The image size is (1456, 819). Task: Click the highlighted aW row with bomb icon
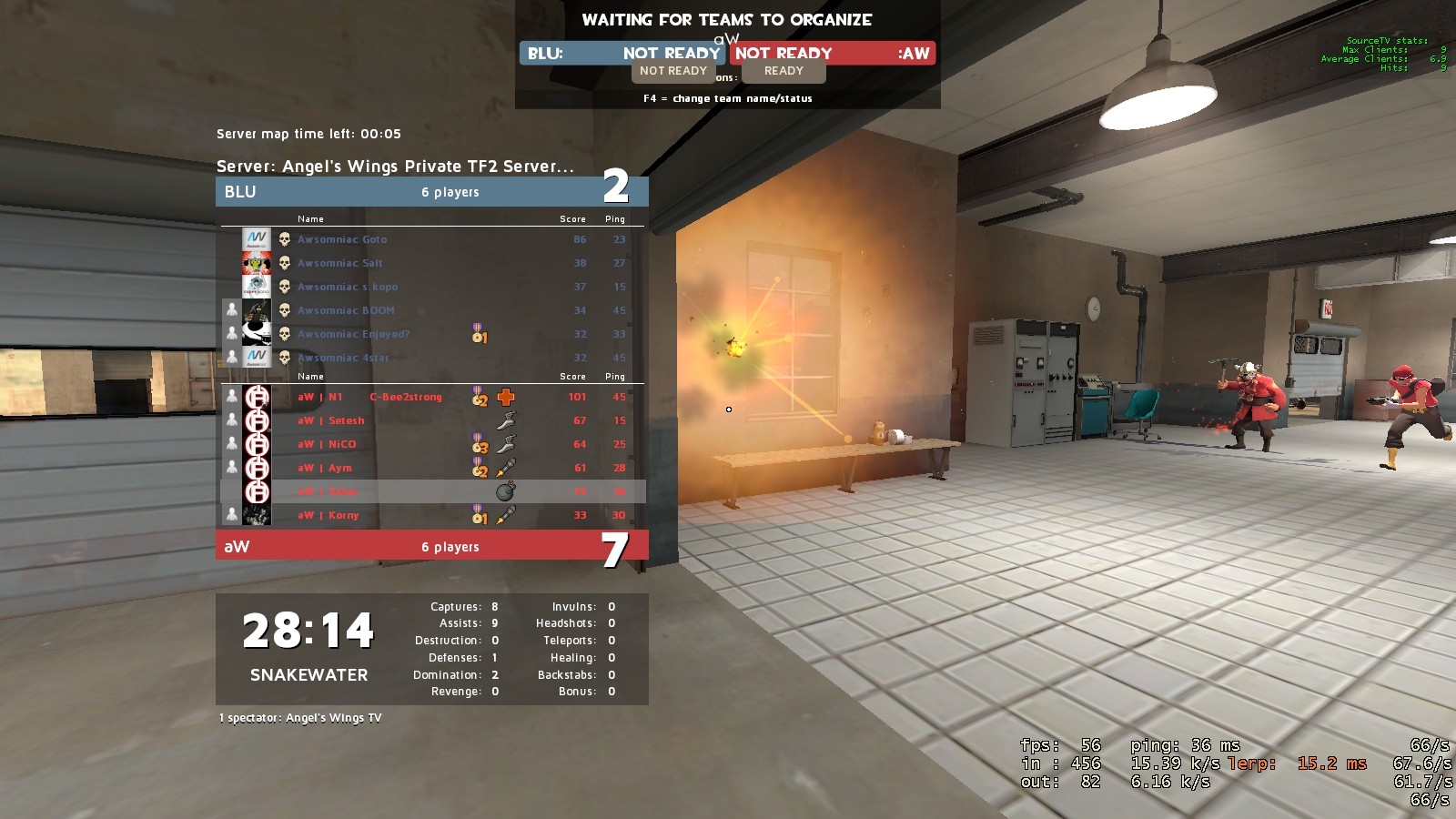point(433,491)
